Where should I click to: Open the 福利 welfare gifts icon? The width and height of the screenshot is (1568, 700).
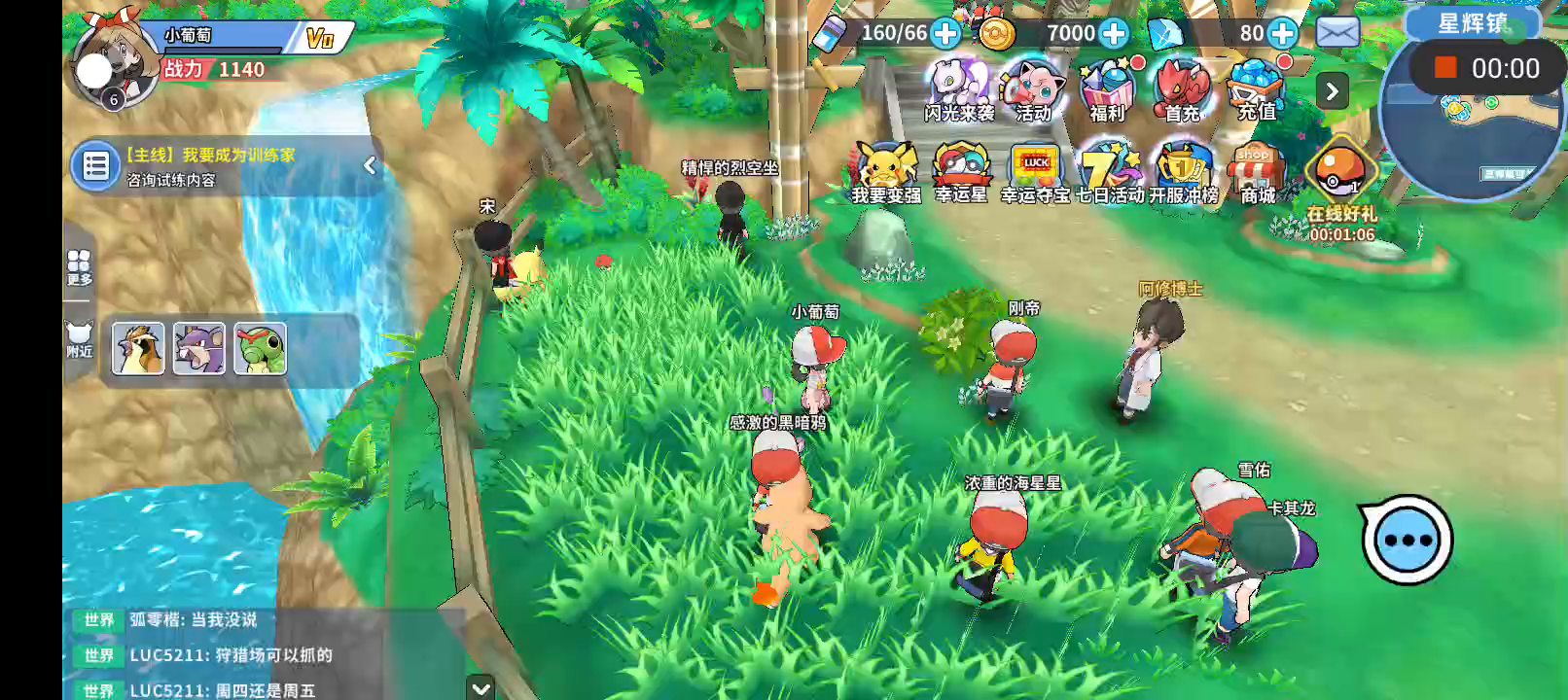point(1107,89)
